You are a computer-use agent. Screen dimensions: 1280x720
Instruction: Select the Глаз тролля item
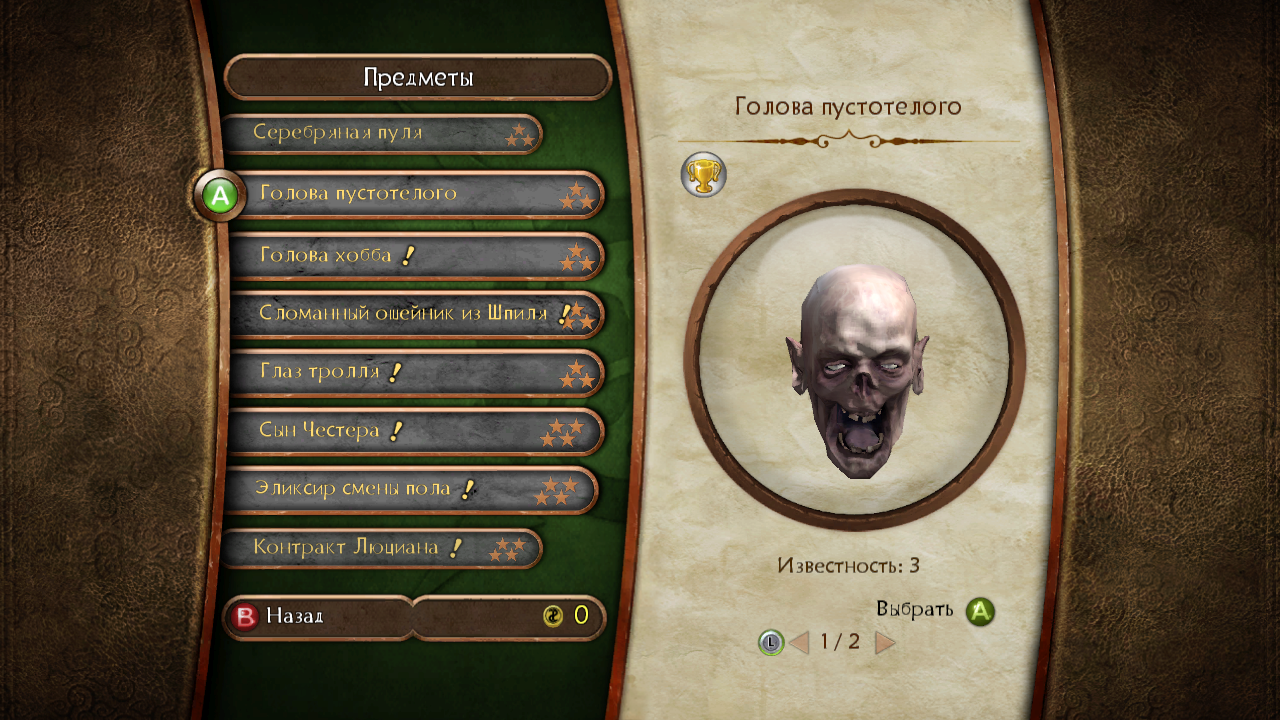[415, 373]
